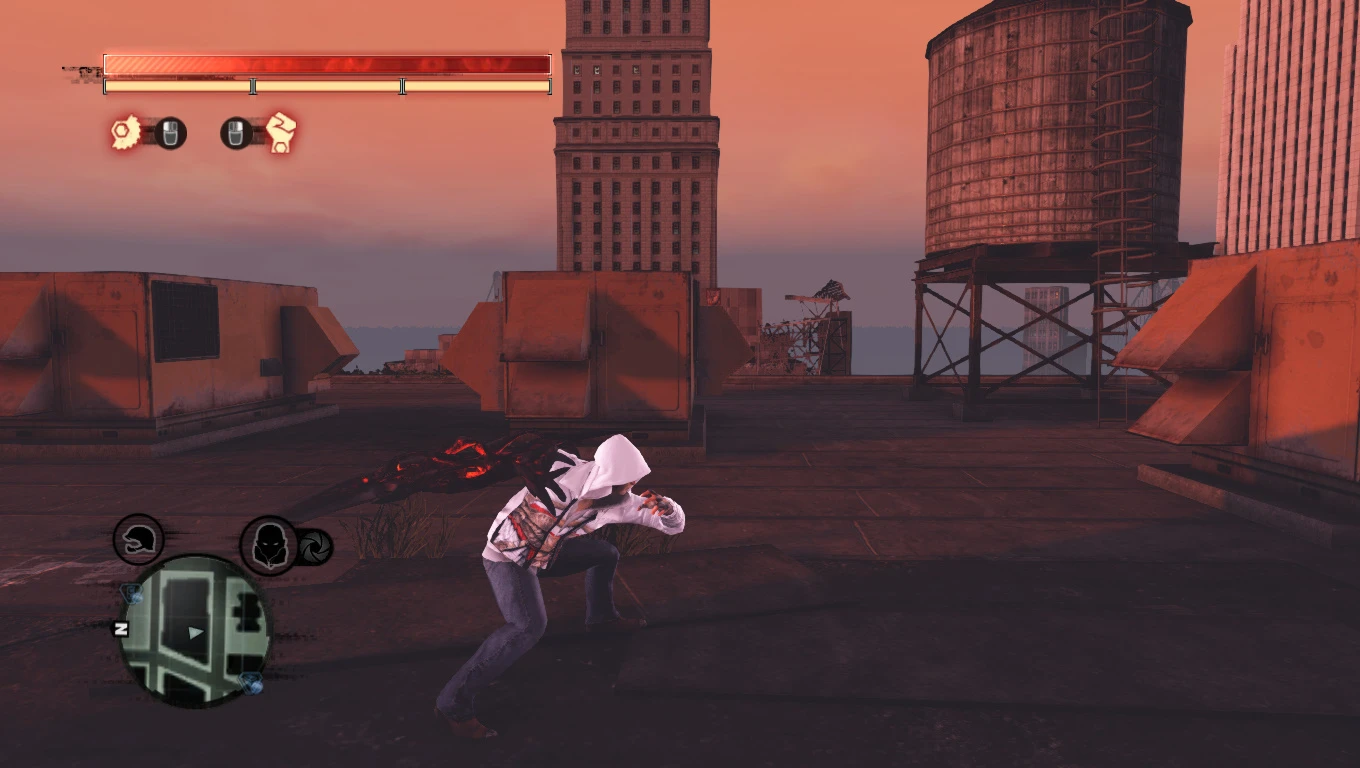Click the wooden water tower

[1010, 130]
